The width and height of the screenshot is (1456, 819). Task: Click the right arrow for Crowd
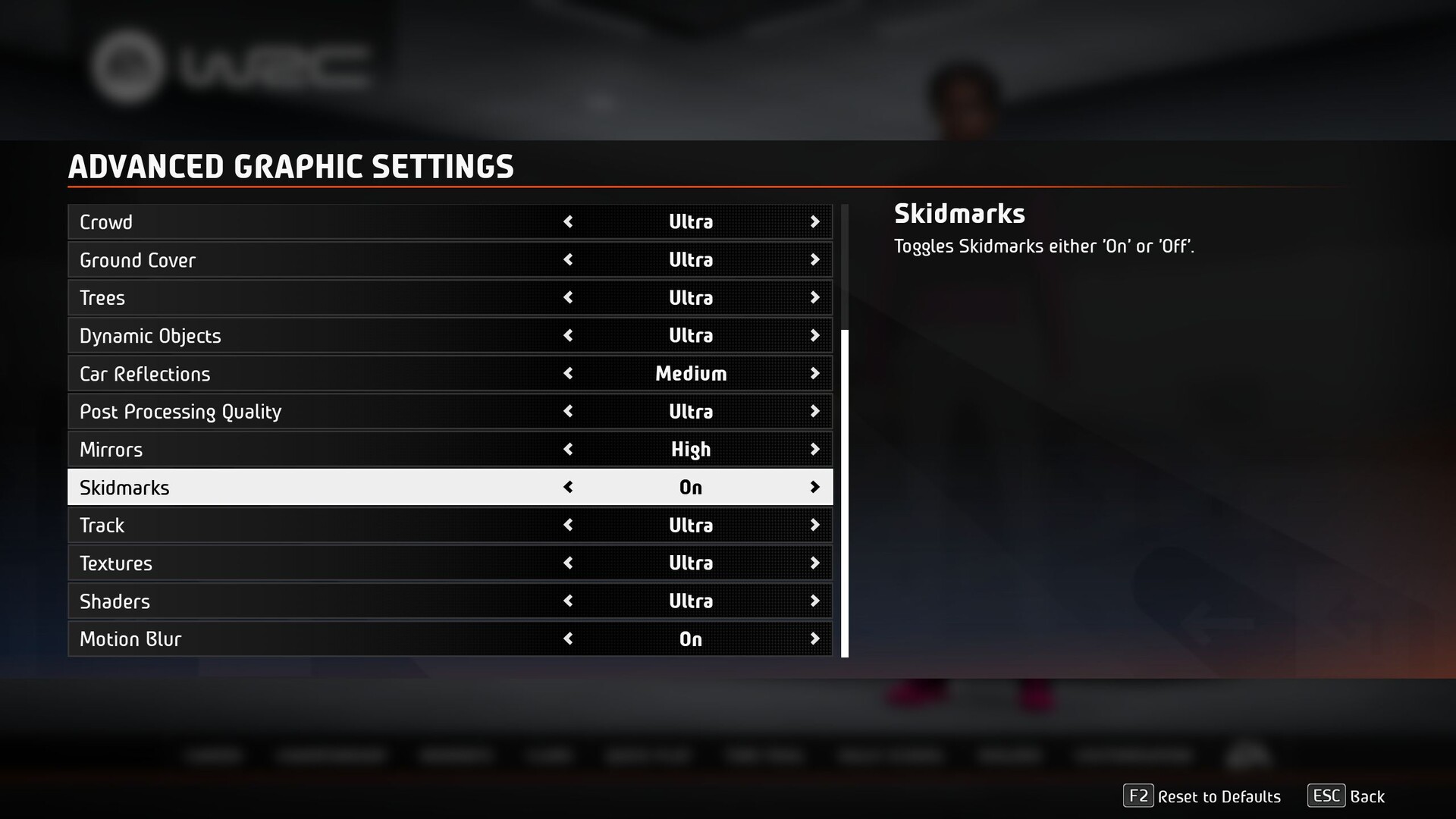point(814,222)
